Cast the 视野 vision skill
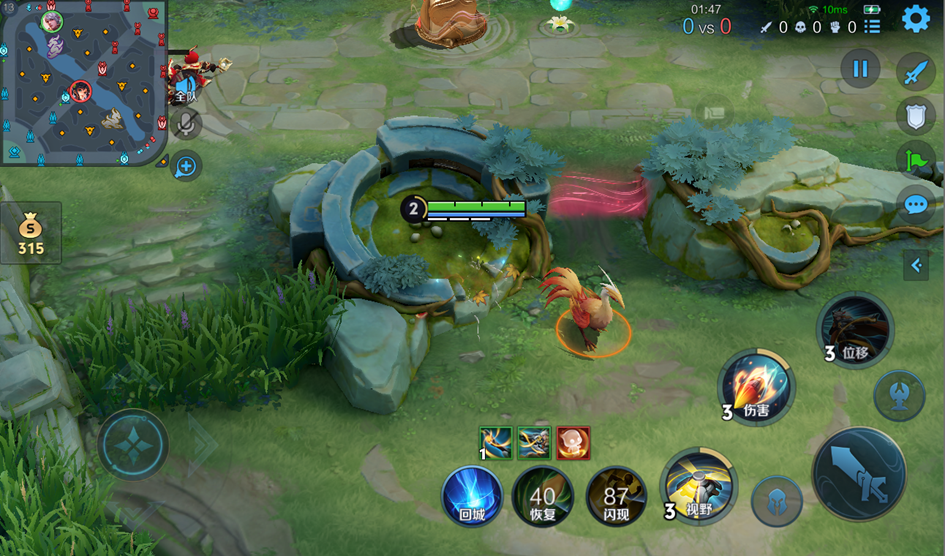The width and height of the screenshot is (945, 556). (x=699, y=485)
